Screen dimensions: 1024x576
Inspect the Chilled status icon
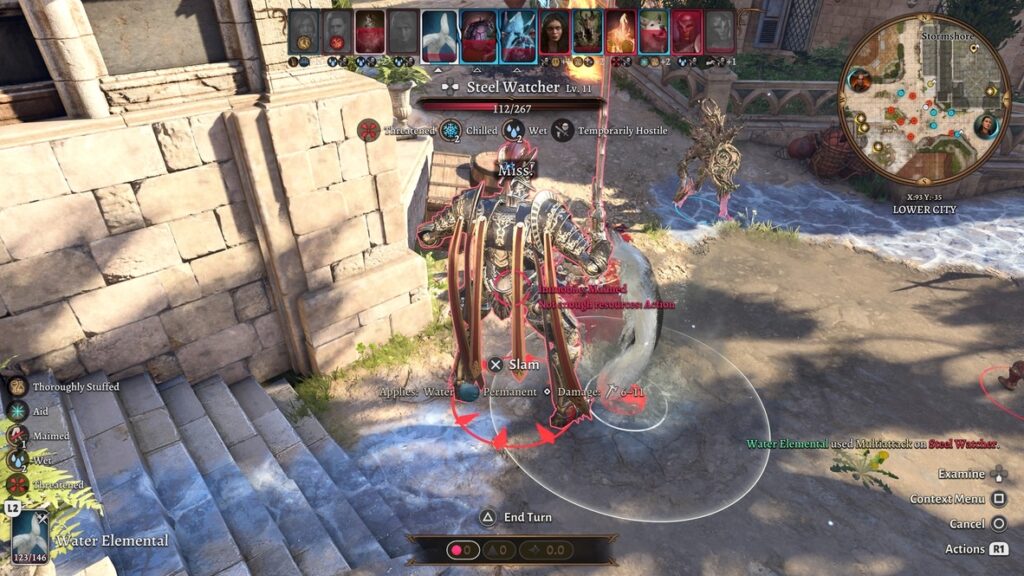coord(450,130)
